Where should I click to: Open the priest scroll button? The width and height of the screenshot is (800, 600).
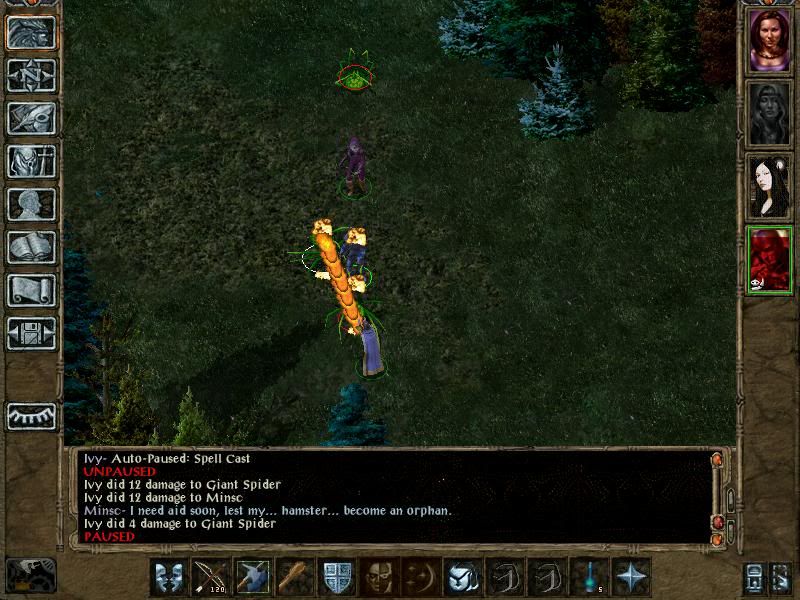point(31,291)
